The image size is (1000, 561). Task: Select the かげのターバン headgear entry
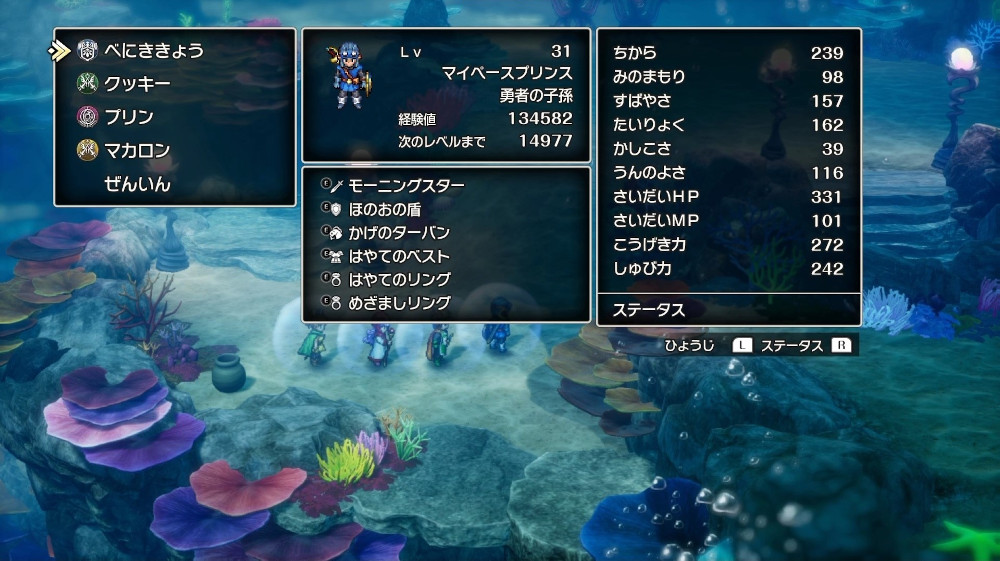coord(398,233)
